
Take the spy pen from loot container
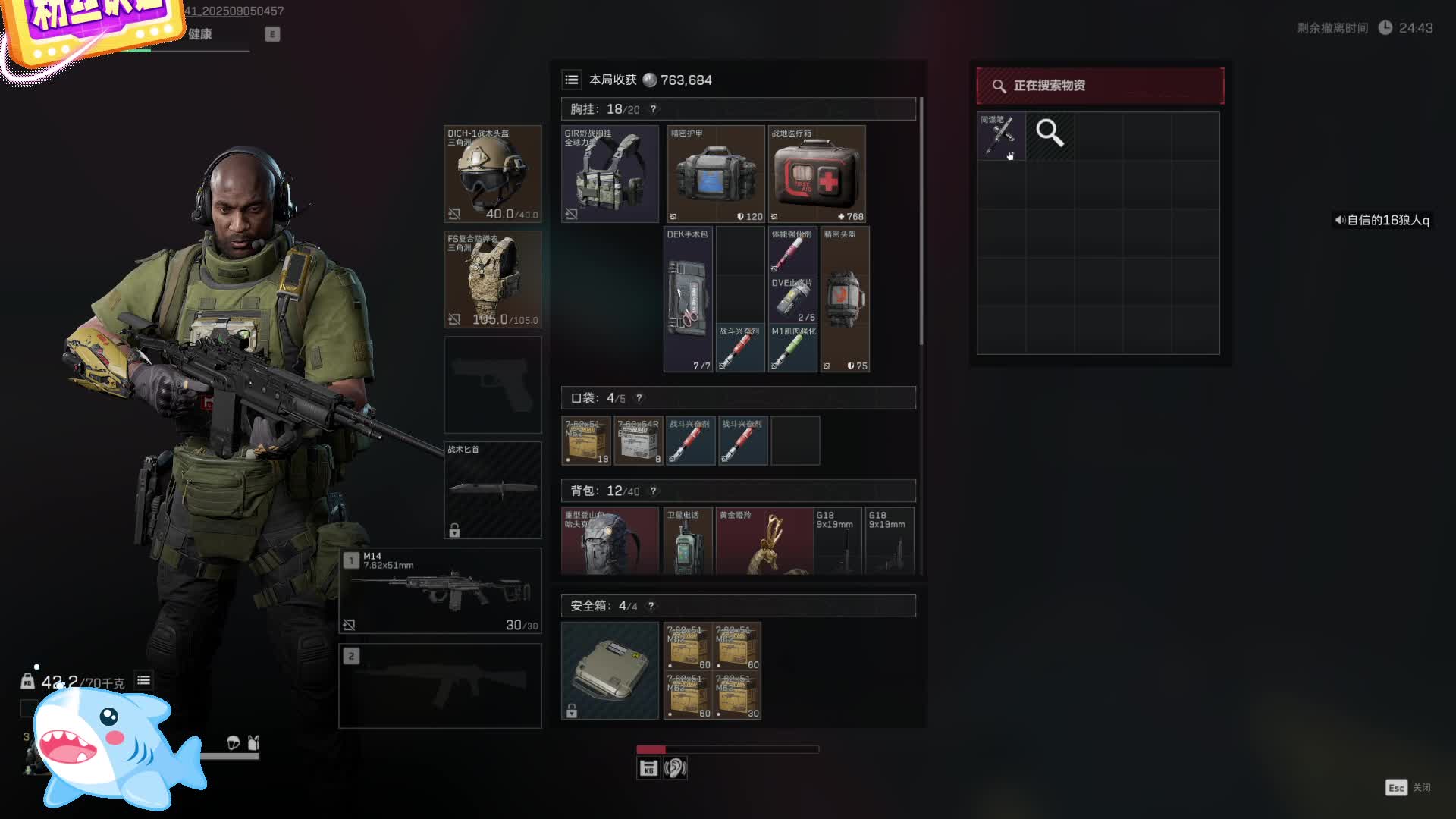coord(1001,136)
